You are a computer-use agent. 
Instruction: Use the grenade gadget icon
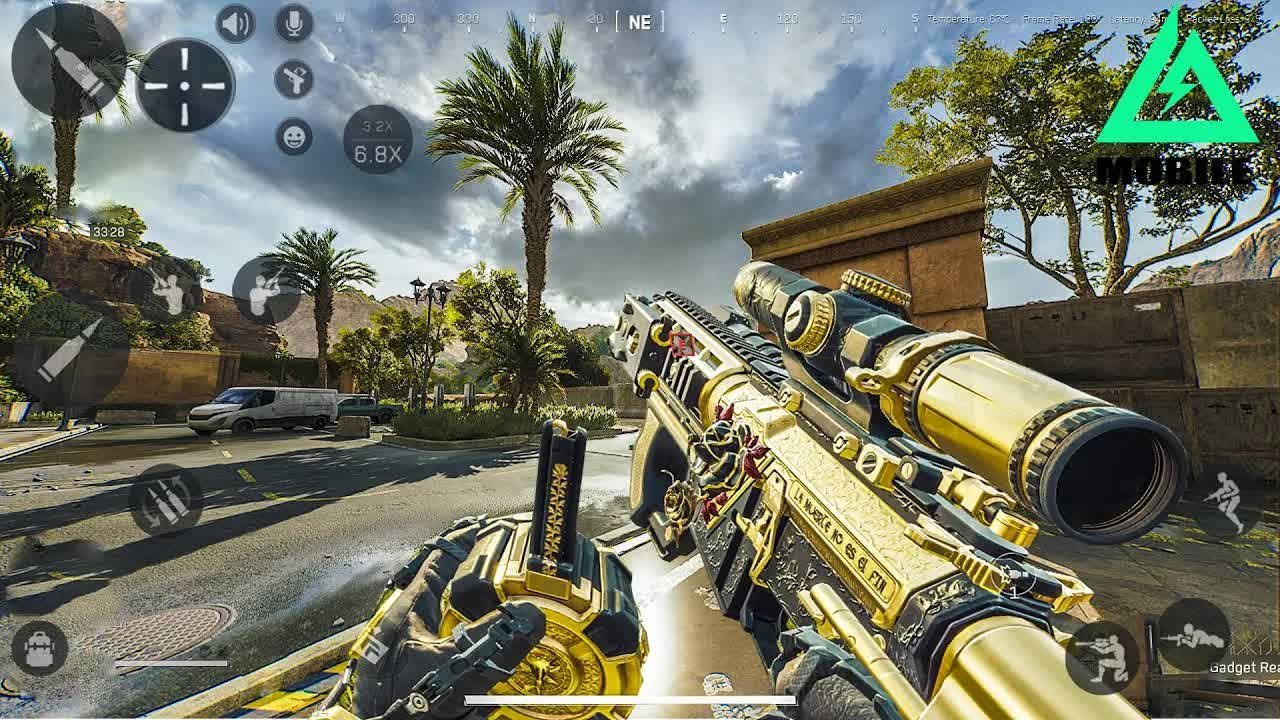(1015, 578)
